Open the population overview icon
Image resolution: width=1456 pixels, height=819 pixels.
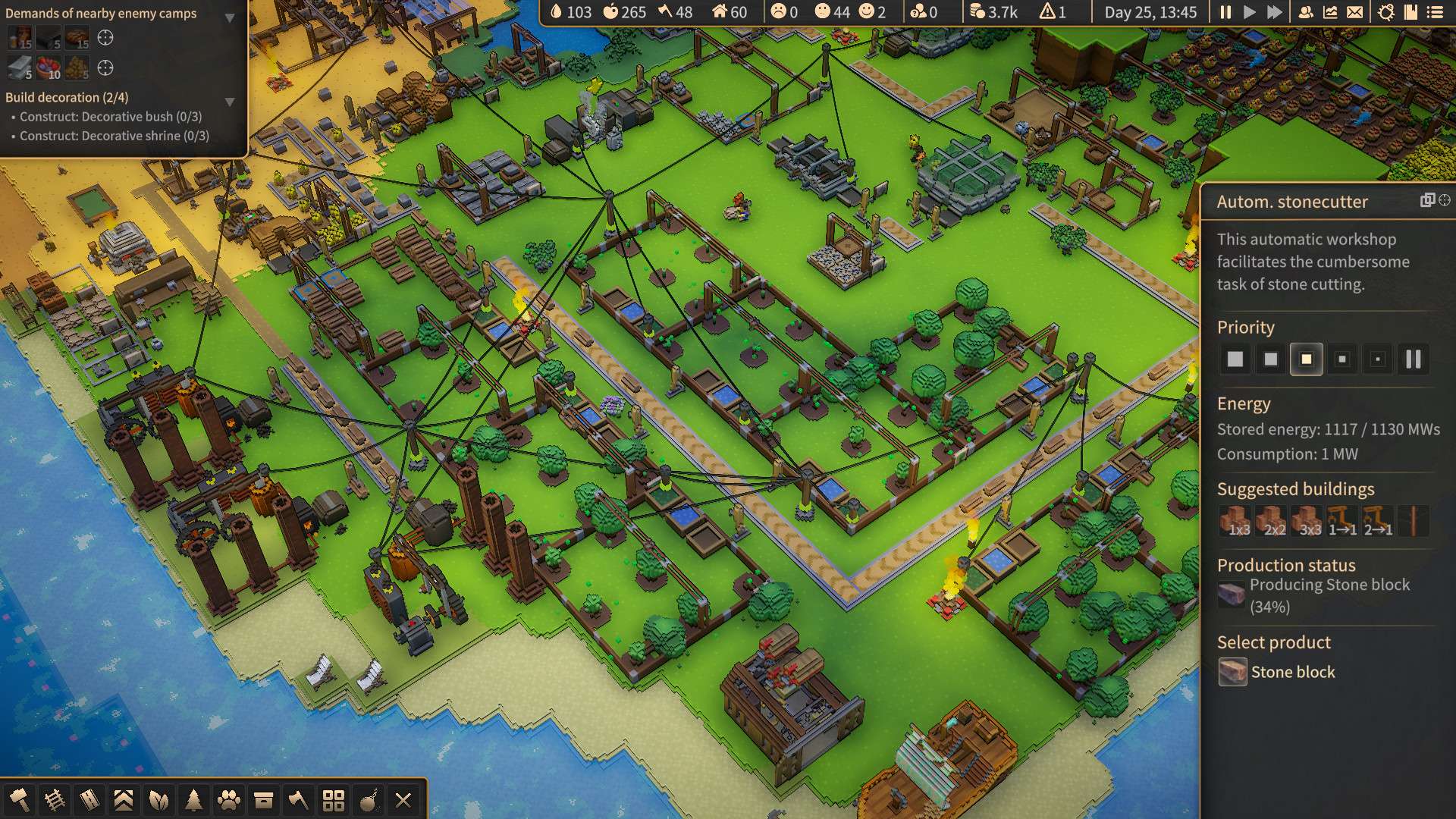1306,12
